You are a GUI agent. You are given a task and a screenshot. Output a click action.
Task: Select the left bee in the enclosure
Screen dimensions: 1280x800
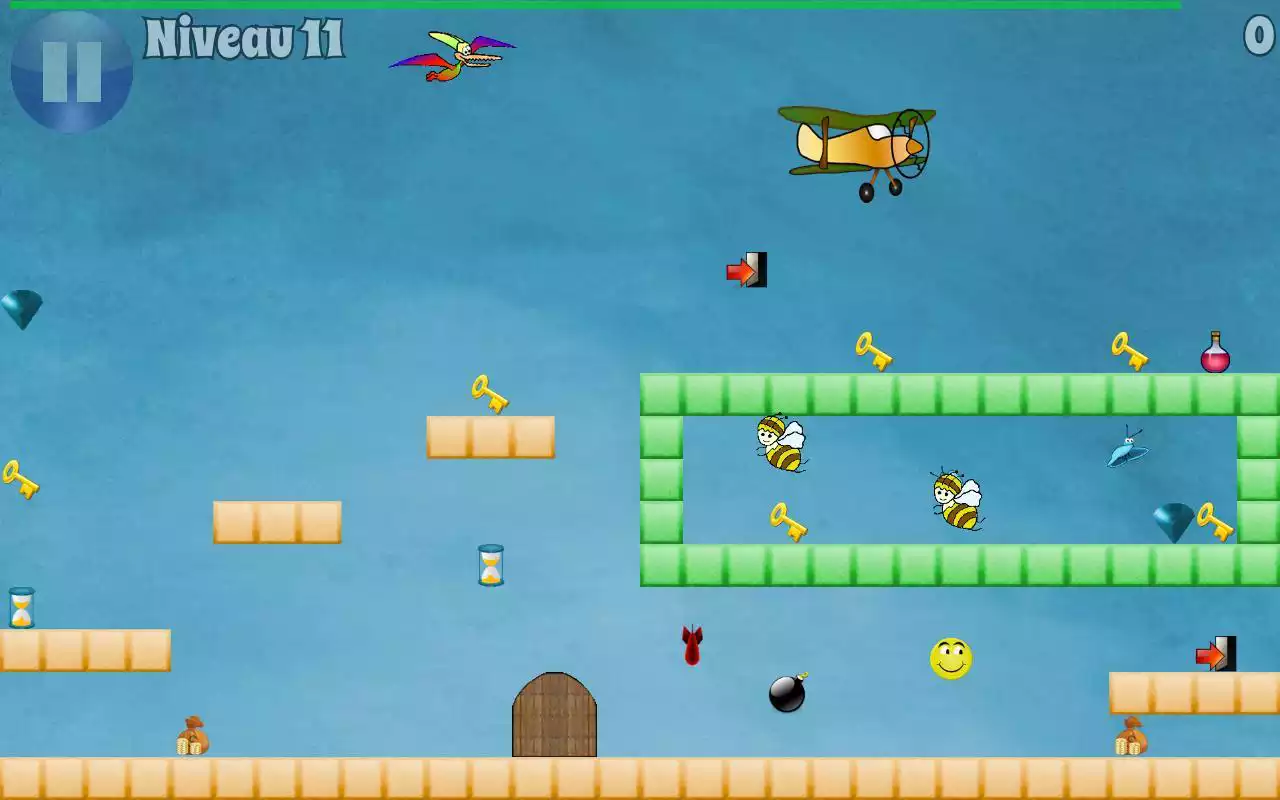[x=780, y=445]
